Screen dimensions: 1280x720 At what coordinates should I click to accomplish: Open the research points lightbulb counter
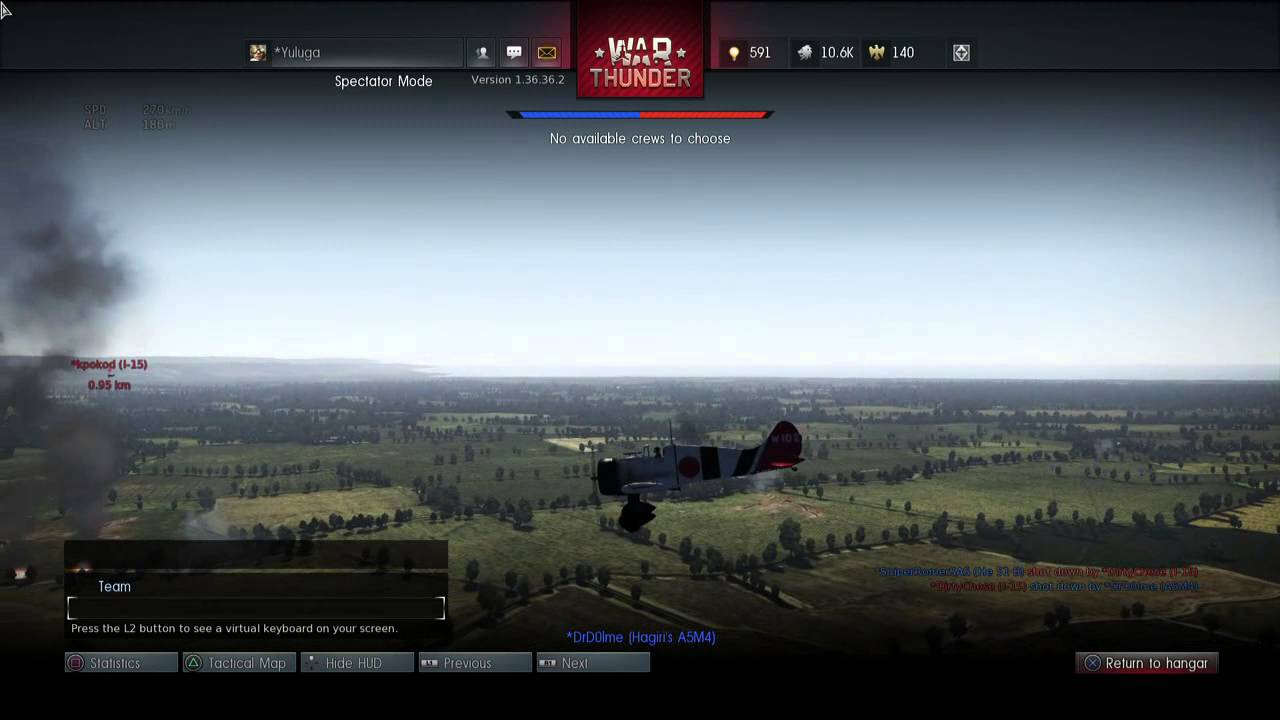click(749, 53)
